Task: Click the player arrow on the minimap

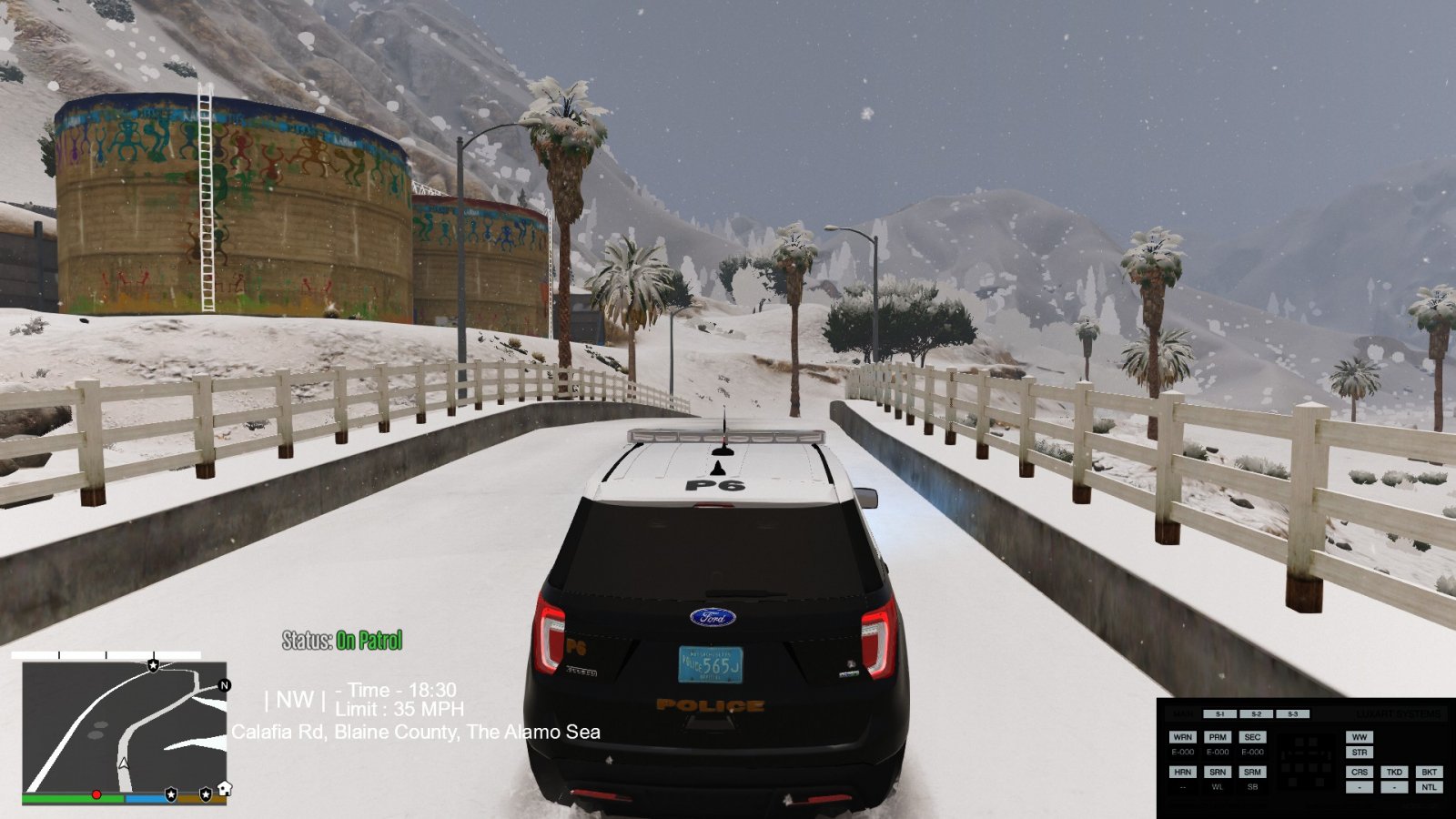Action: point(124,763)
